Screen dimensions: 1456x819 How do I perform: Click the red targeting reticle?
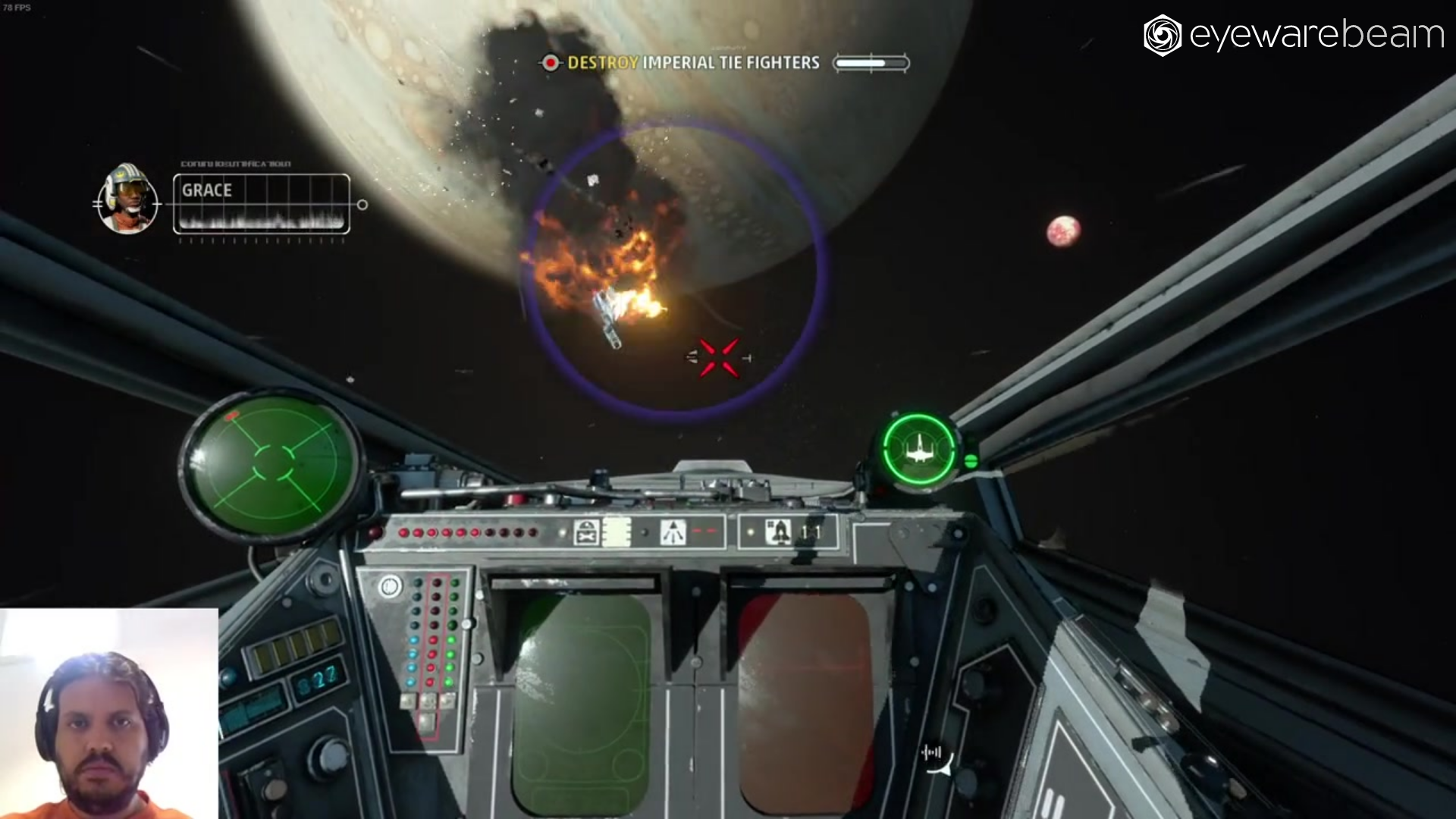click(x=718, y=357)
